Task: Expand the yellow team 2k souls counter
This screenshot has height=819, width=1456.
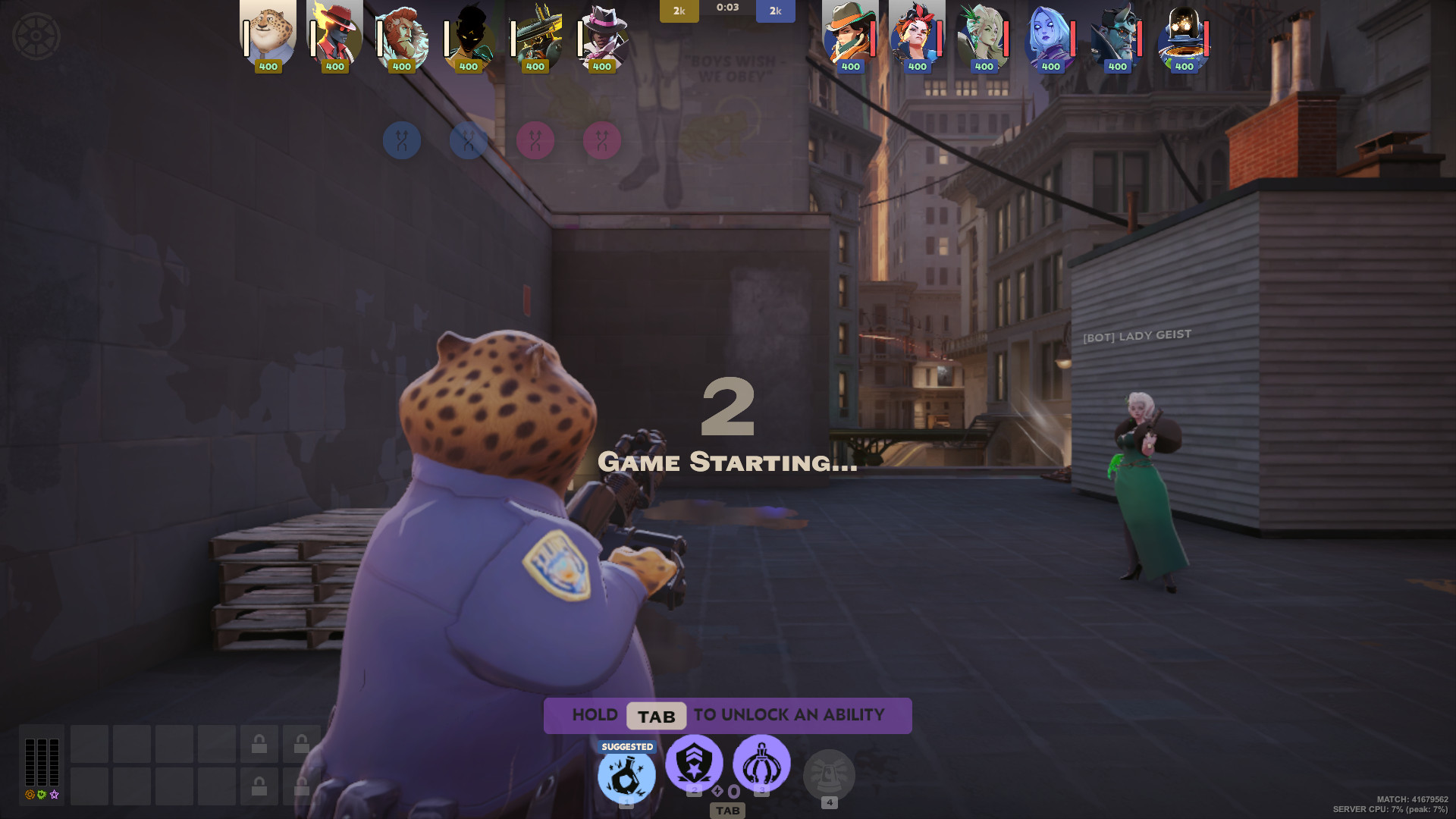Action: click(x=679, y=11)
